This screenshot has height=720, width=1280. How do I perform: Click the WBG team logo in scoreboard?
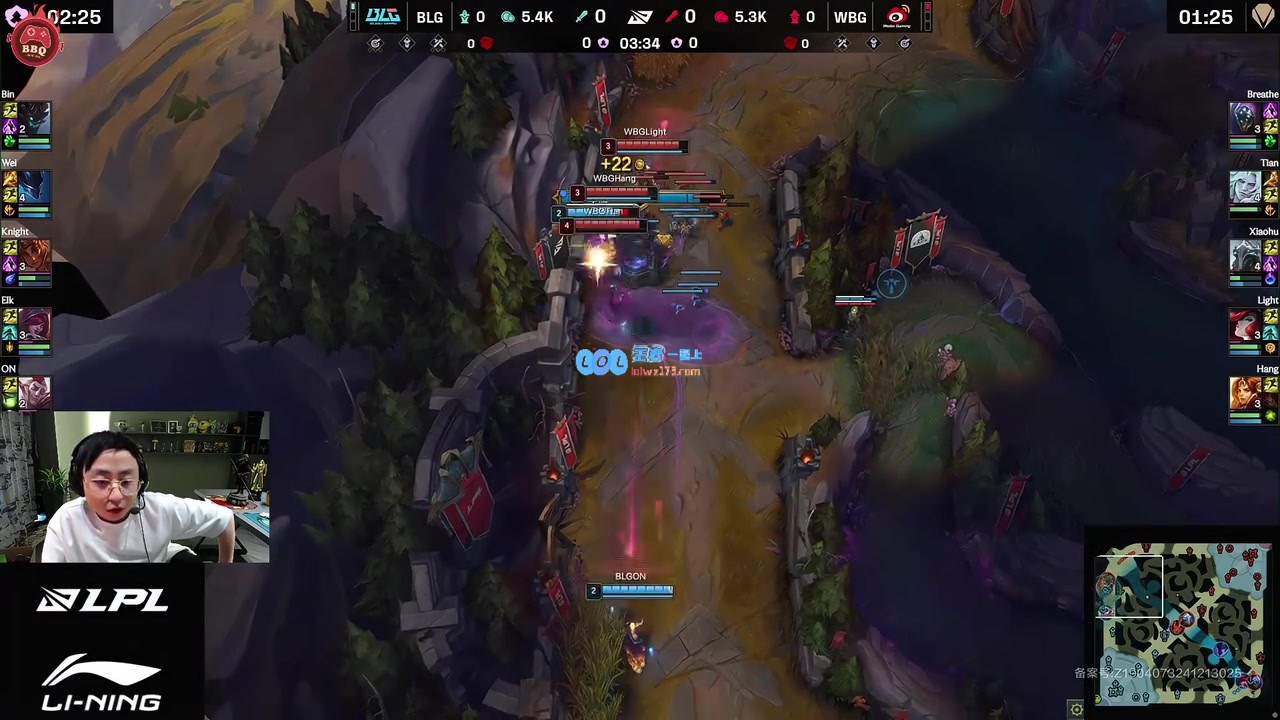897,17
